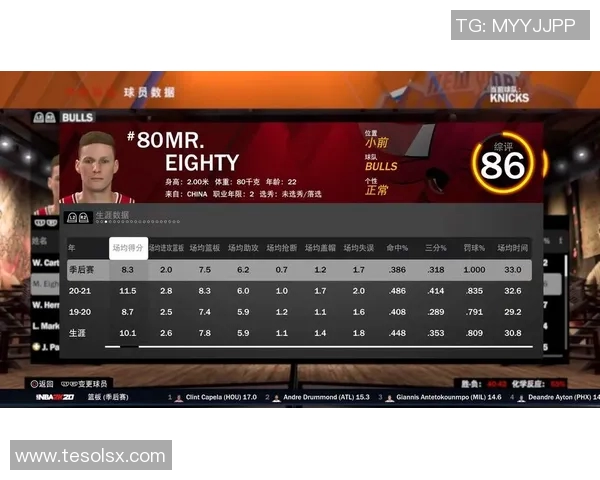Open the 生涯数据 page header
600x480 pixels.
(x=112, y=215)
